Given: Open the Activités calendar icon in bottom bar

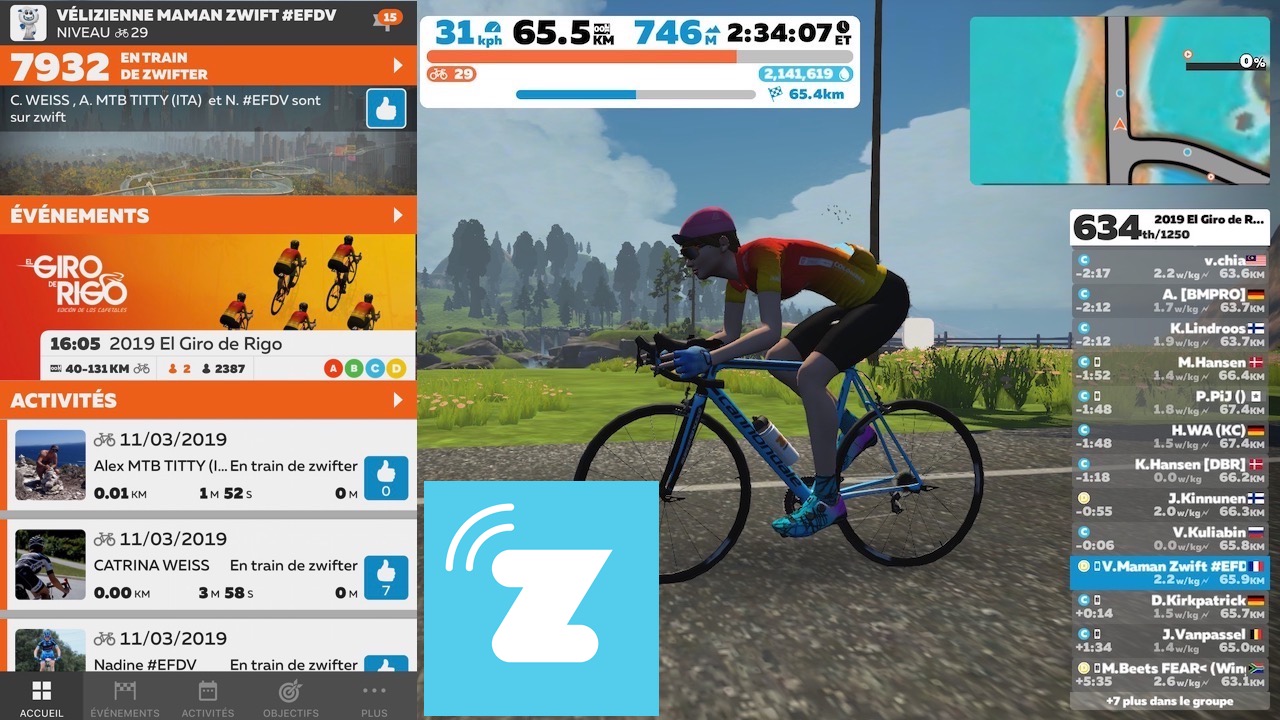Looking at the screenshot, I should [207, 692].
